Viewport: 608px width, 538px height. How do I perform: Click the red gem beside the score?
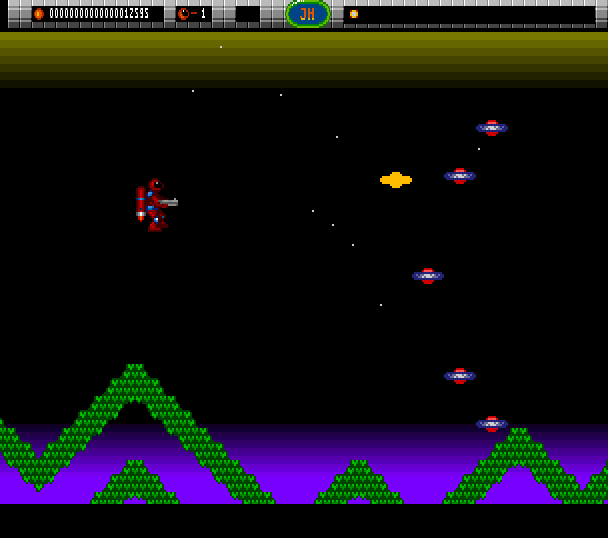coord(39,14)
